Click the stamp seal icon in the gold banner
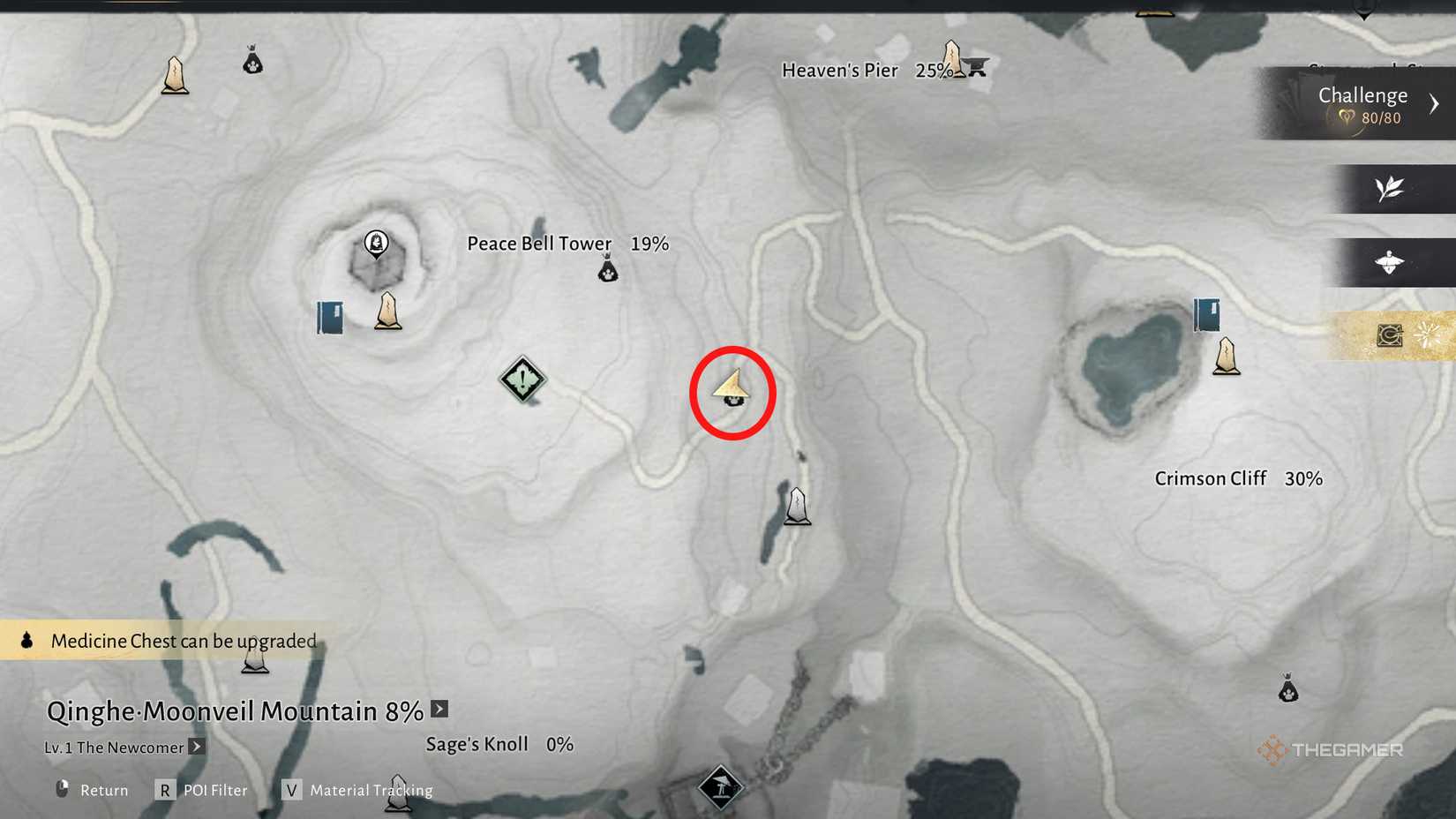Screen dimensions: 1456x819 coord(1388,336)
